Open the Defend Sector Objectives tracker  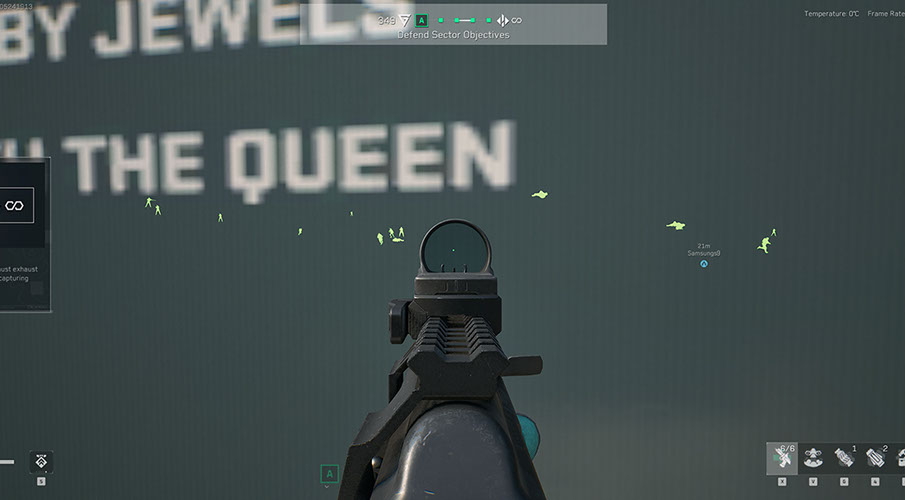453,35
